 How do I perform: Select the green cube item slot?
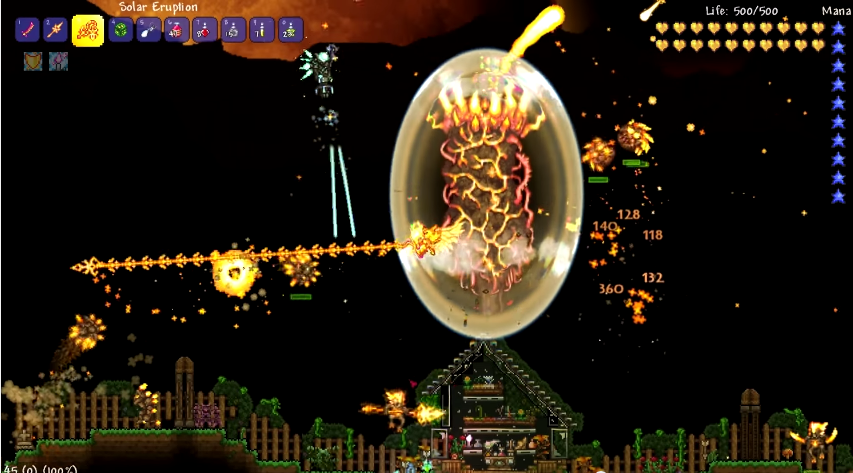(x=120, y=30)
